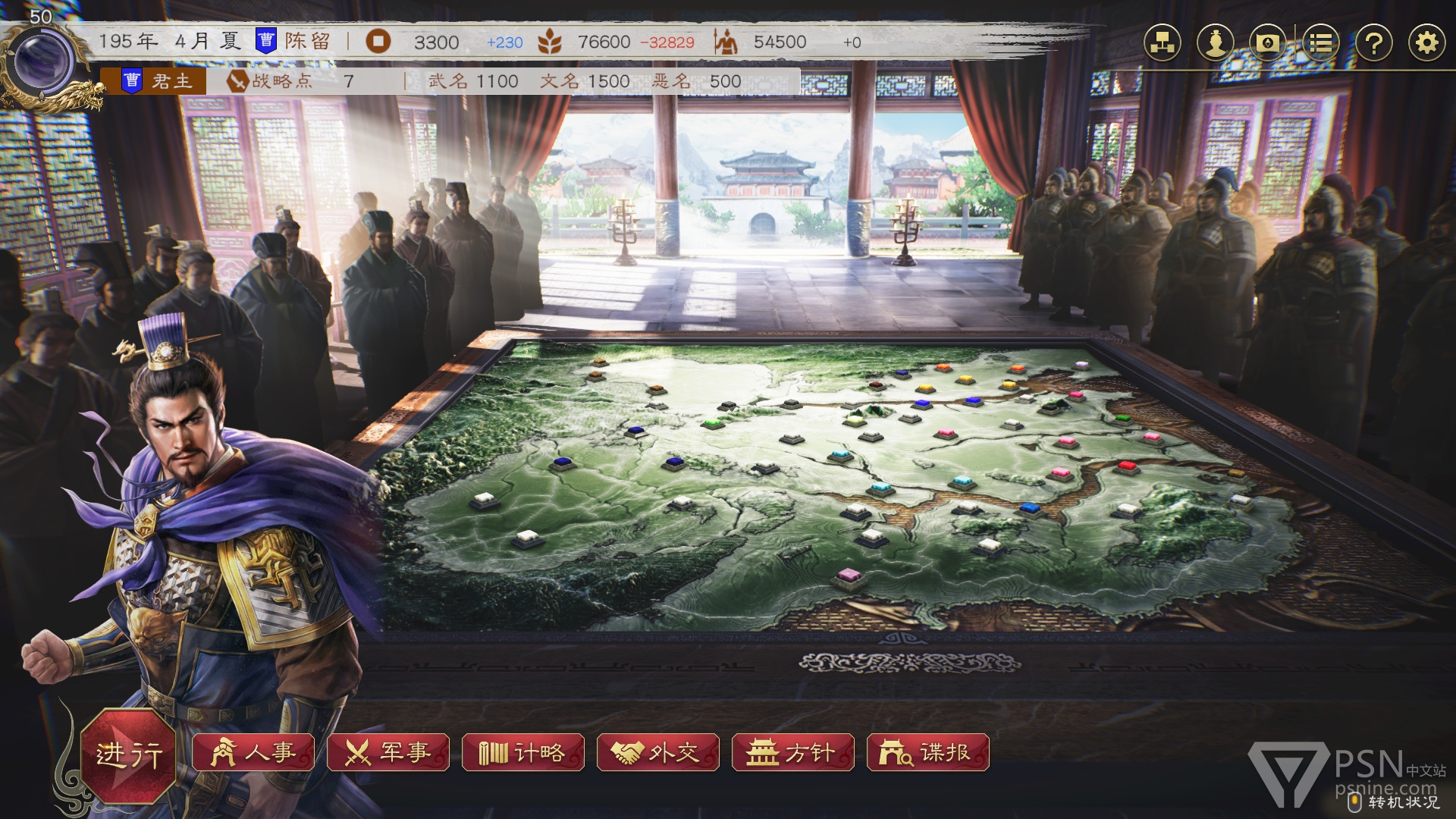The image size is (1456, 819).
Task: Open the 人事 (Personnel) menu
Action: tap(253, 752)
